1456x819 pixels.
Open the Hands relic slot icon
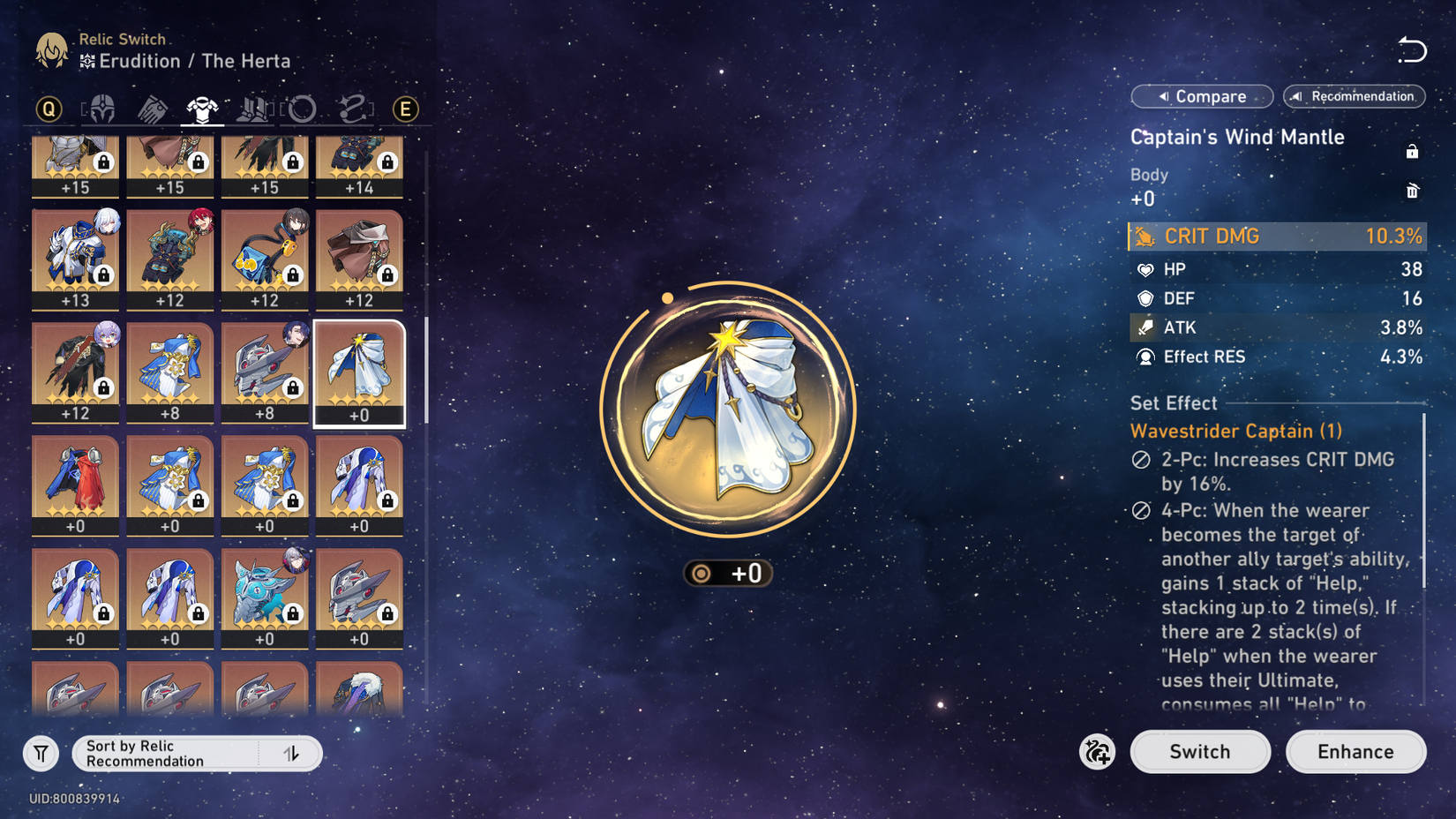152,108
